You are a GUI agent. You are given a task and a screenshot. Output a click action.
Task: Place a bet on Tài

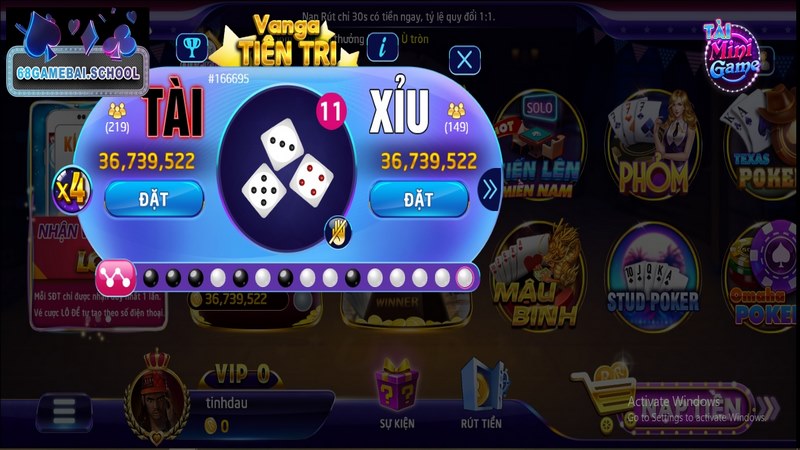(x=153, y=199)
